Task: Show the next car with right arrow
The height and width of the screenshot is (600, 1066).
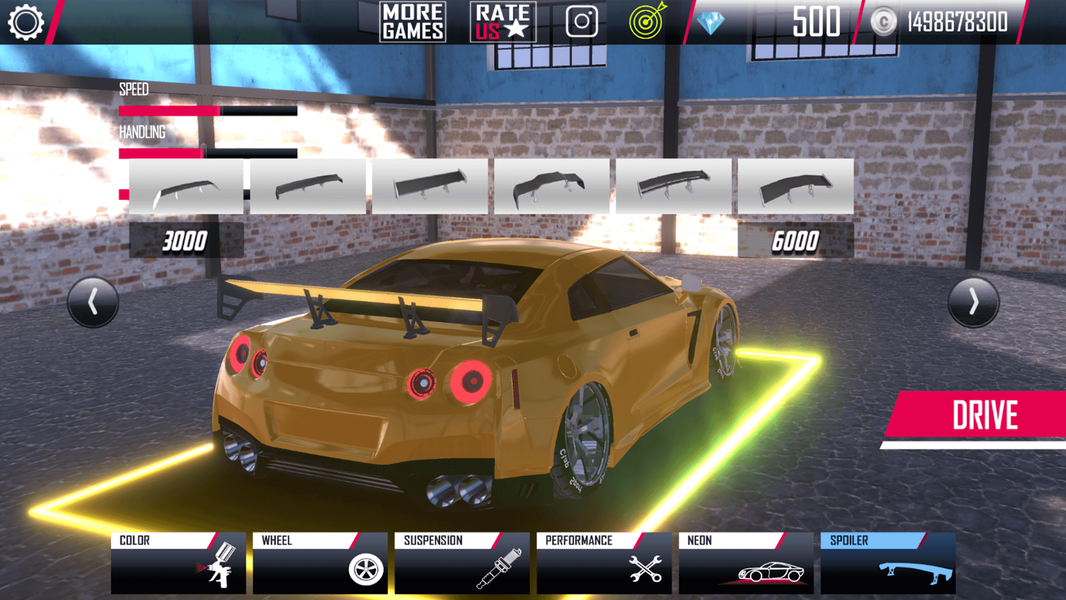Action: [x=973, y=302]
